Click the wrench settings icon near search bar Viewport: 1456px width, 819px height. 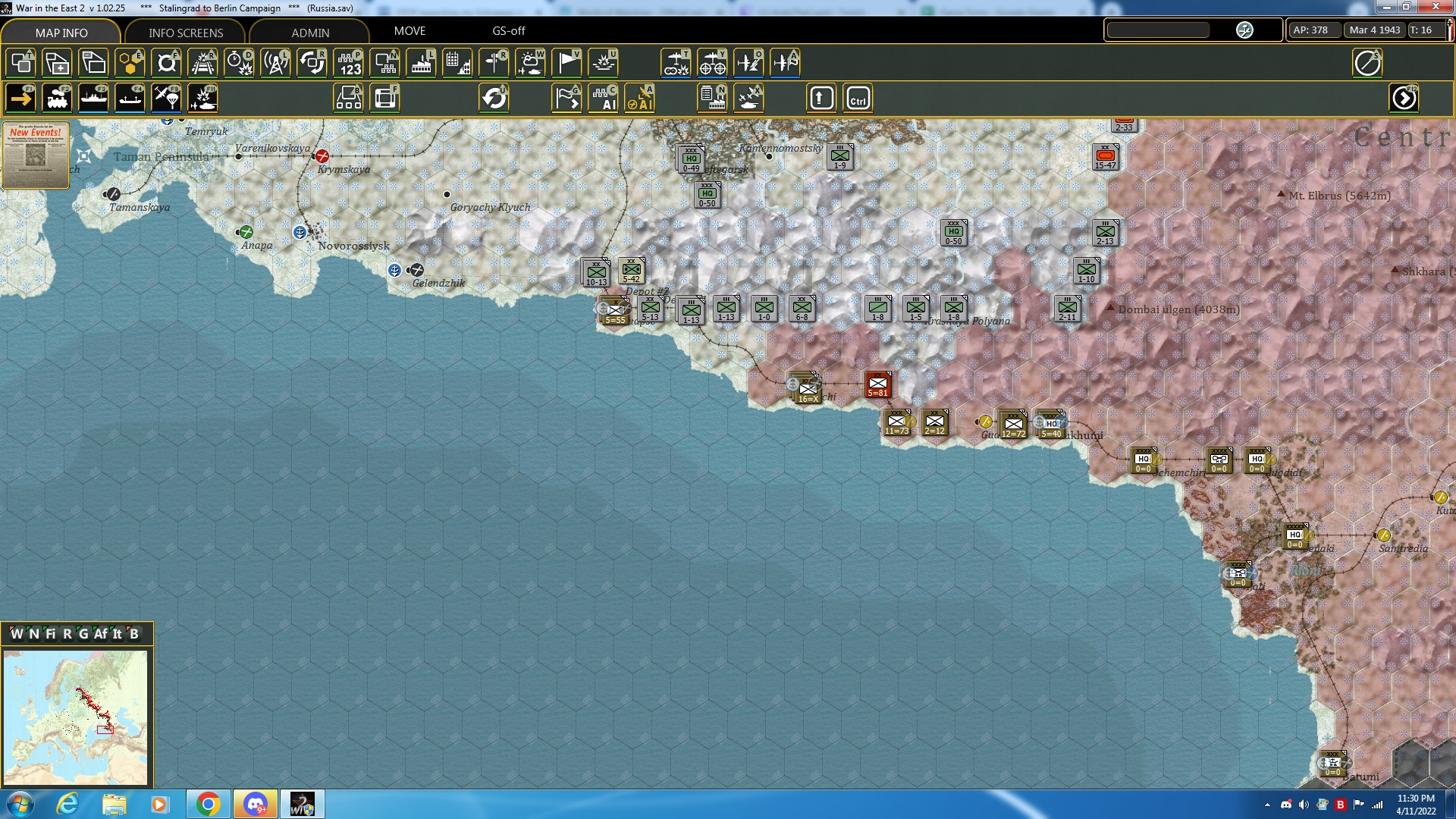(x=1244, y=30)
